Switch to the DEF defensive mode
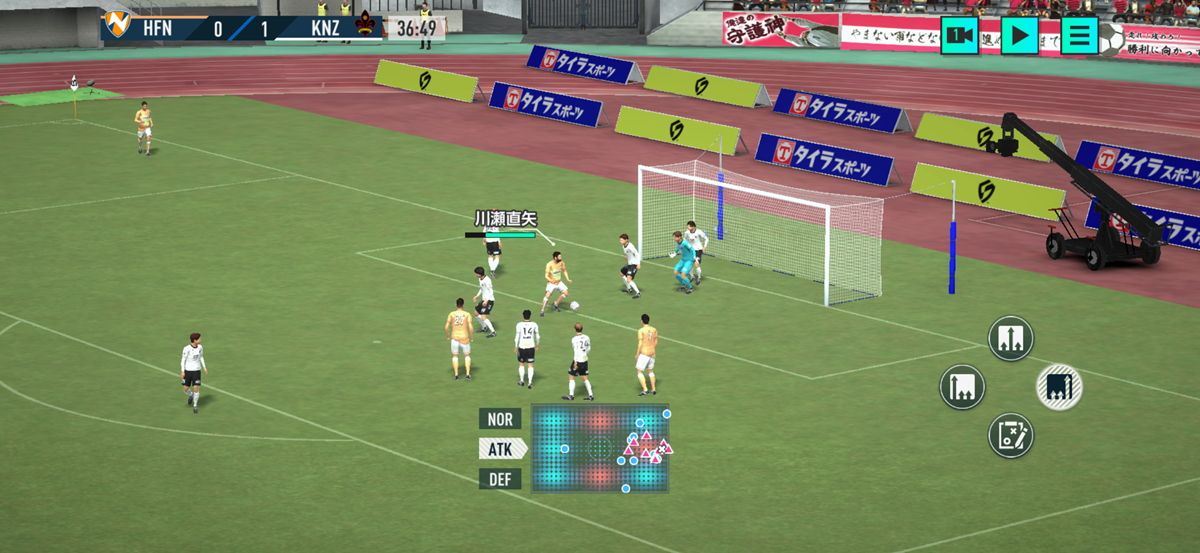 tap(500, 479)
